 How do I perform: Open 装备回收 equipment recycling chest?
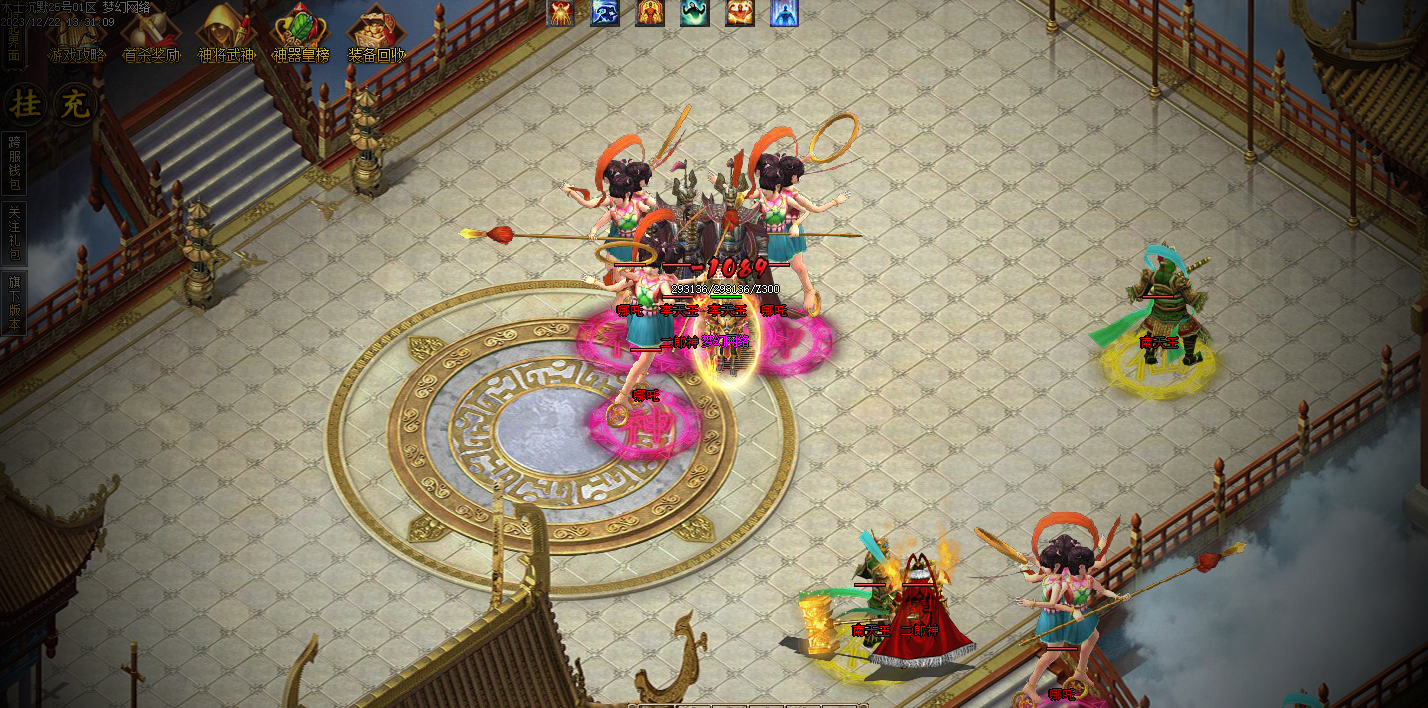376,37
